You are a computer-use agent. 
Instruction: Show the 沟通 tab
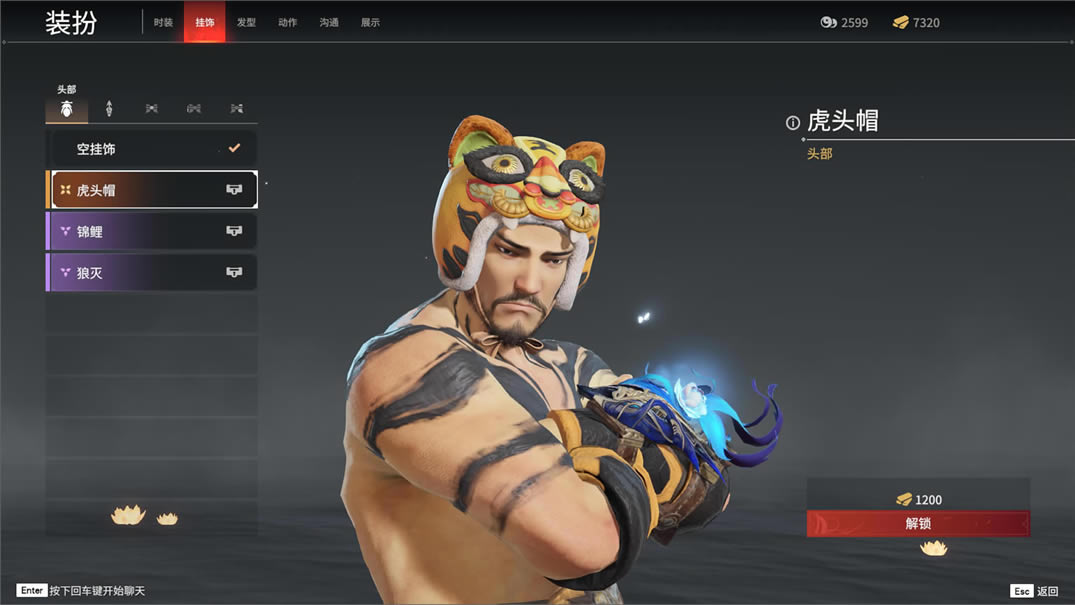(329, 22)
